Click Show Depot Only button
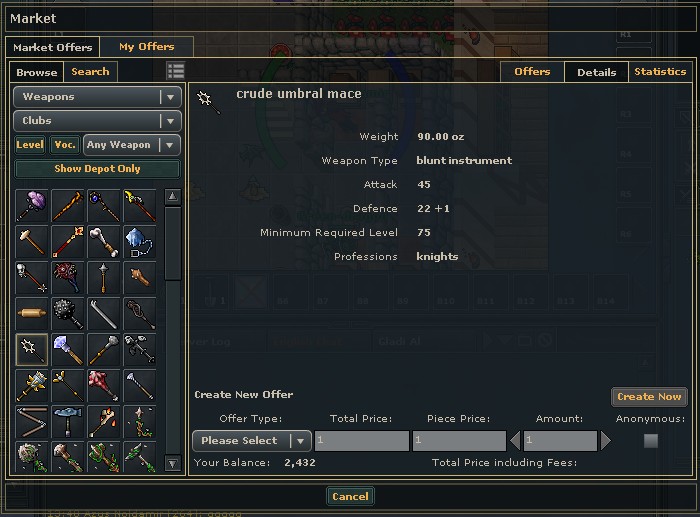This screenshot has width=700, height=517. (97, 170)
